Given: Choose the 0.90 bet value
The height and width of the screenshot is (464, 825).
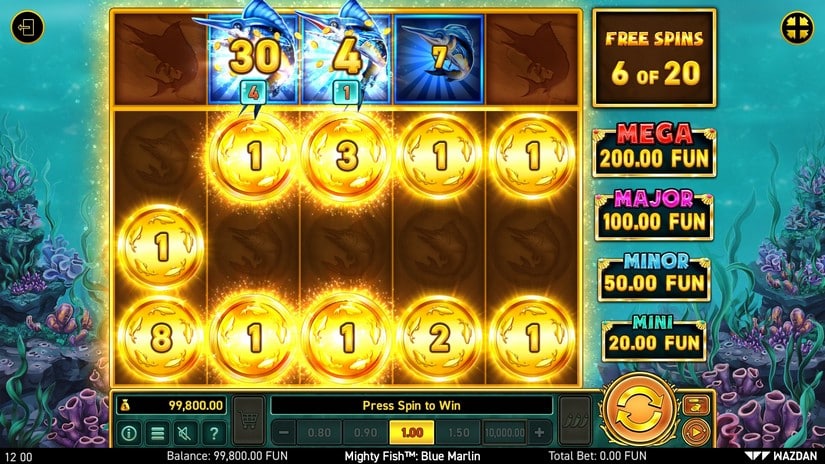Looking at the screenshot, I should pos(364,433).
